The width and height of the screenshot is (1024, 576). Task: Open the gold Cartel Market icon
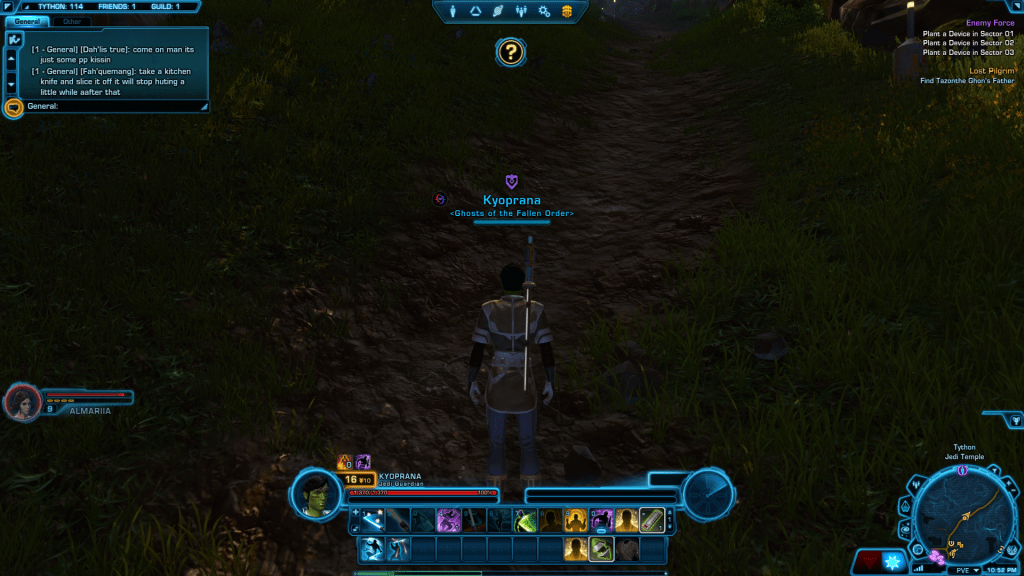coord(567,11)
